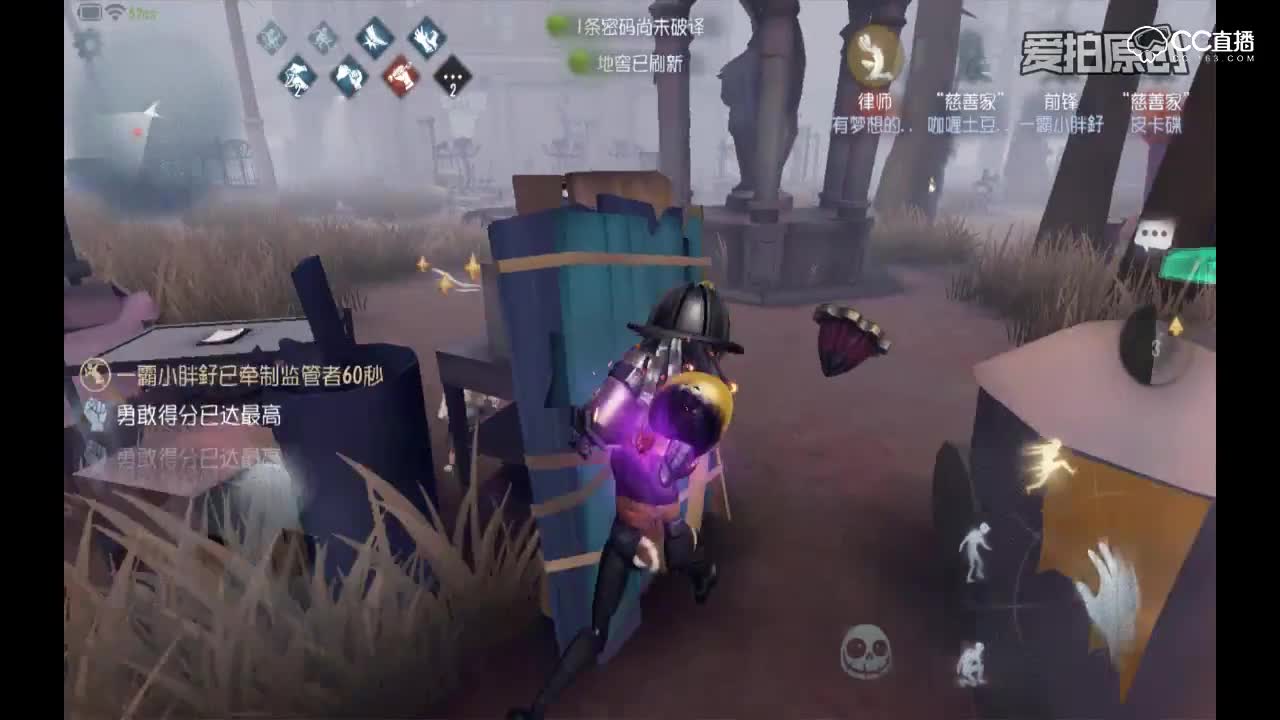Tap the standing survivor gesture icon
This screenshot has height=720, width=1280.
[979, 551]
